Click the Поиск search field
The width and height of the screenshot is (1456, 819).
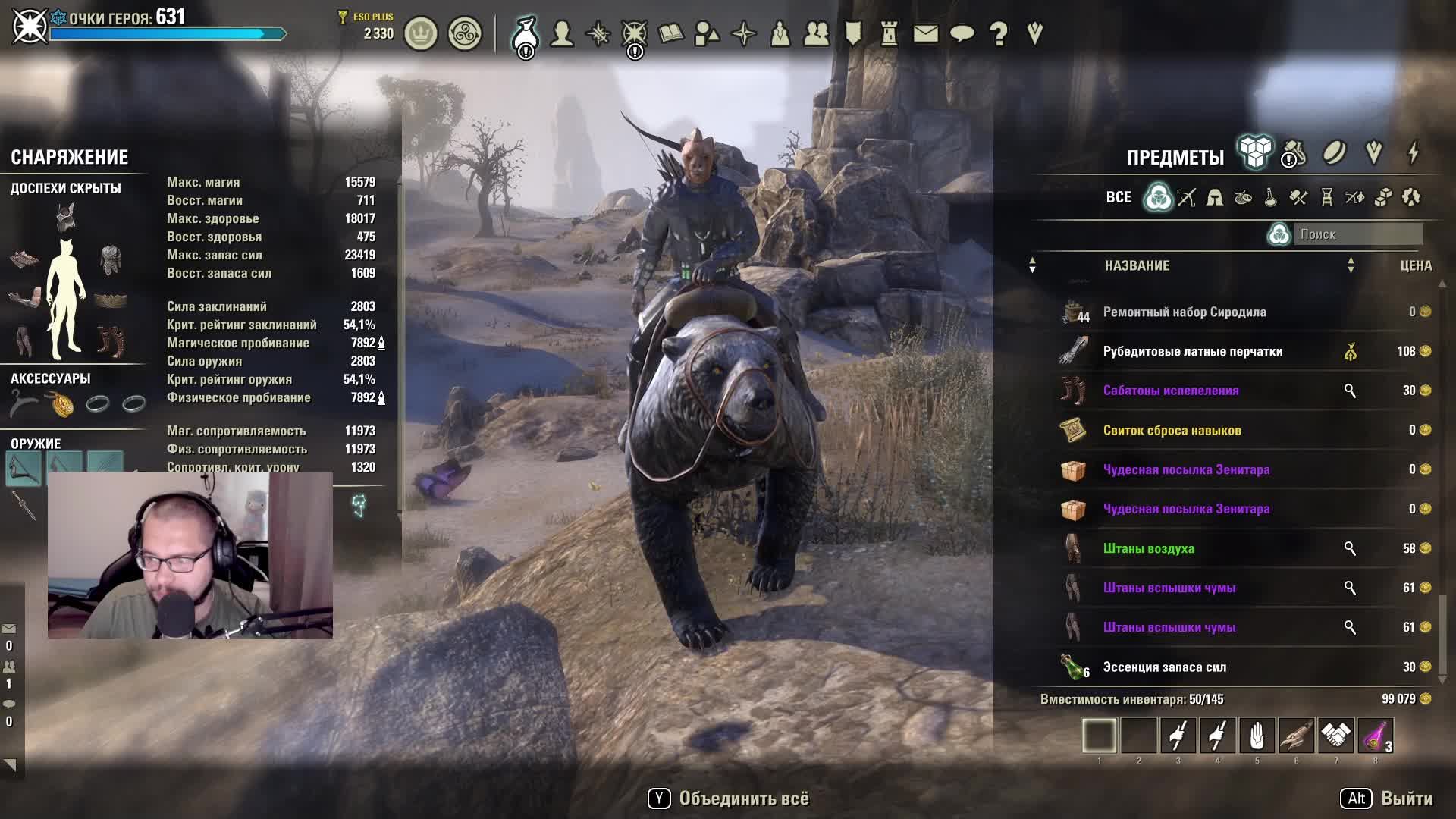(1357, 234)
